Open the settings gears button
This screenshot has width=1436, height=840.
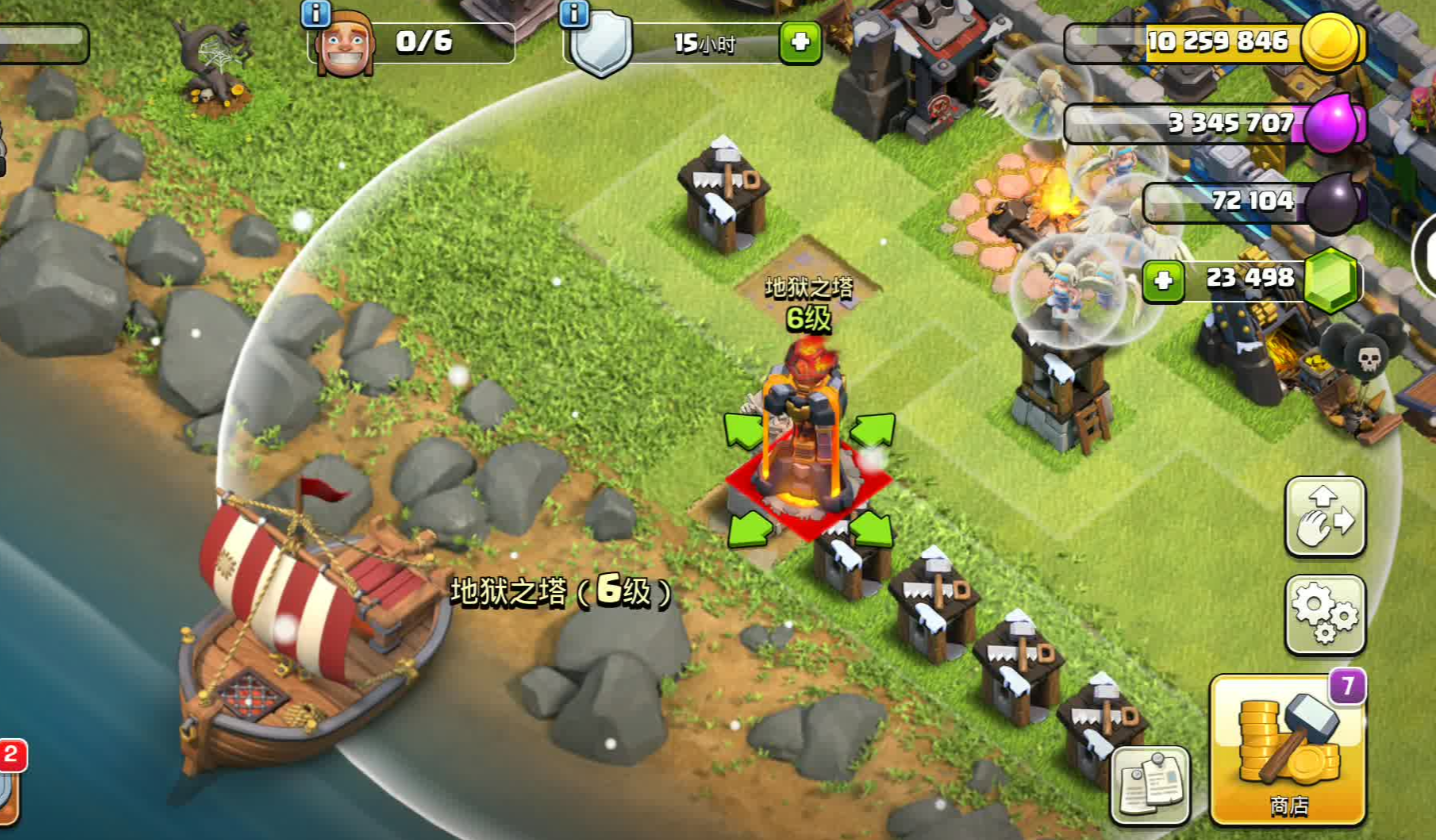click(x=1325, y=614)
